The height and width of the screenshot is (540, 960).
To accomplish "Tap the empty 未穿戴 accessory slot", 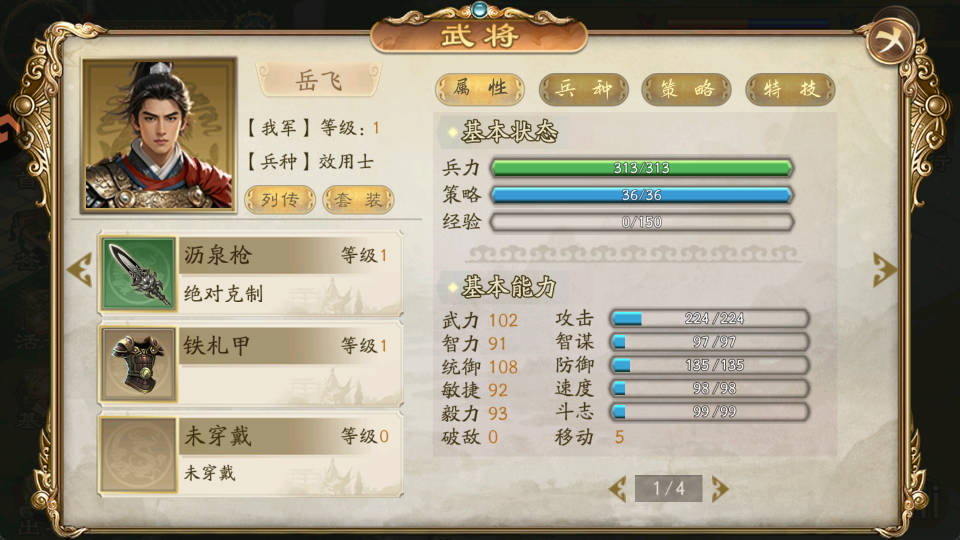I will 250,454.
